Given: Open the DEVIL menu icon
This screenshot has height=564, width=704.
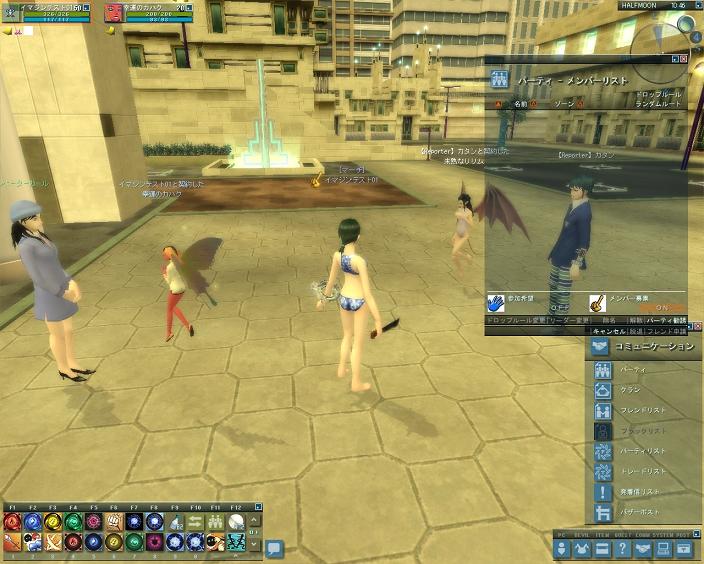Looking at the screenshot, I should click(582, 548).
